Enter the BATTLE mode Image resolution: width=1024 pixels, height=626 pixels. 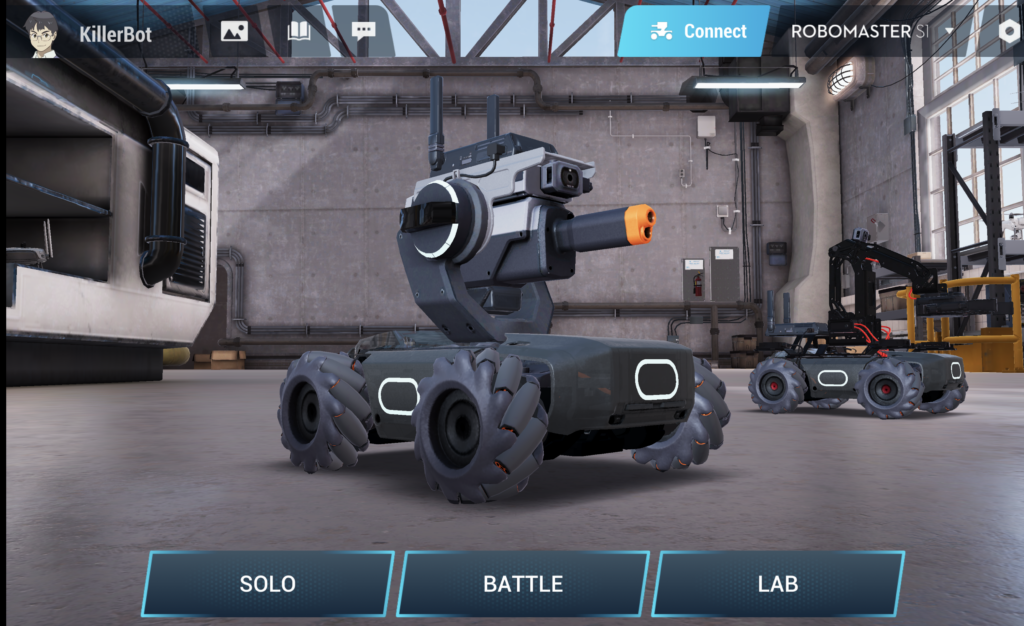523,583
